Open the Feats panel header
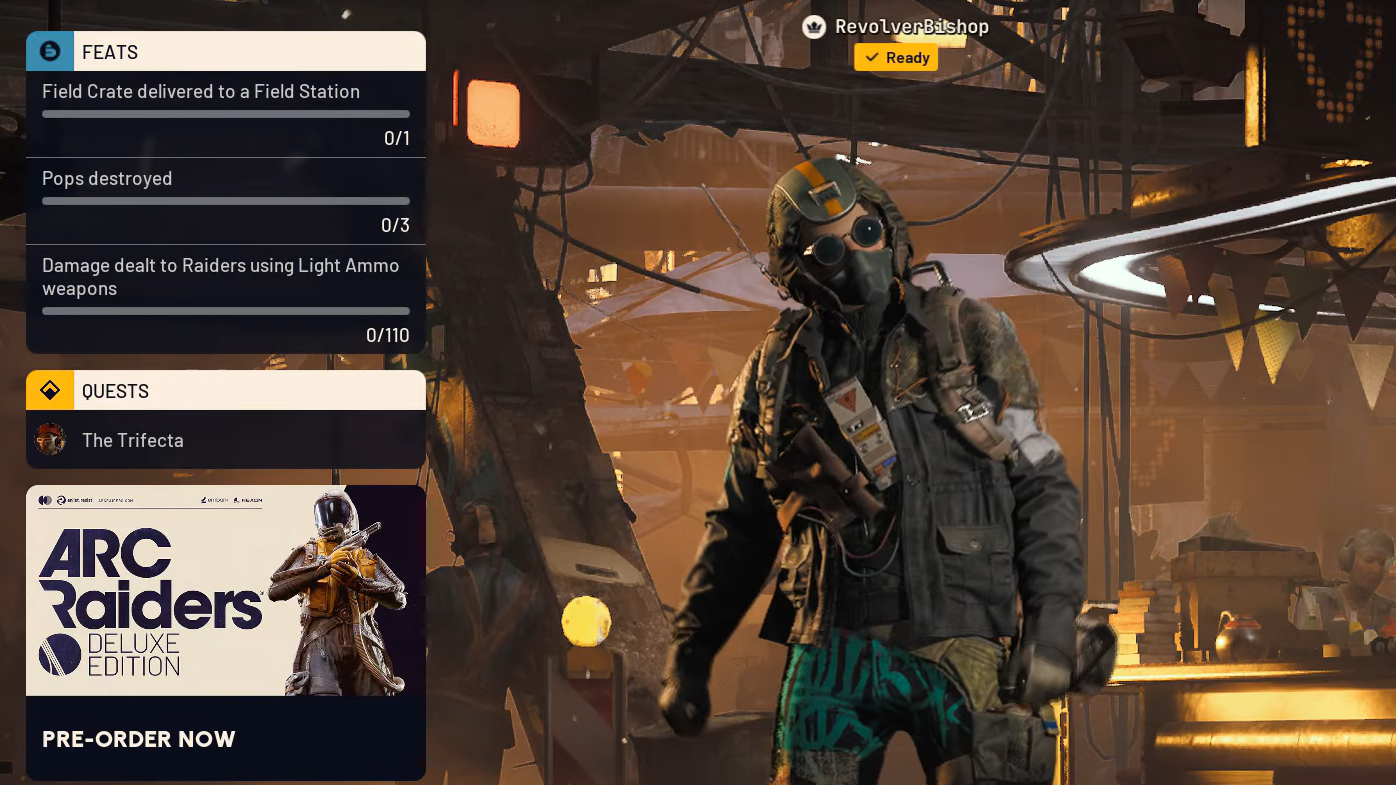 [226, 52]
